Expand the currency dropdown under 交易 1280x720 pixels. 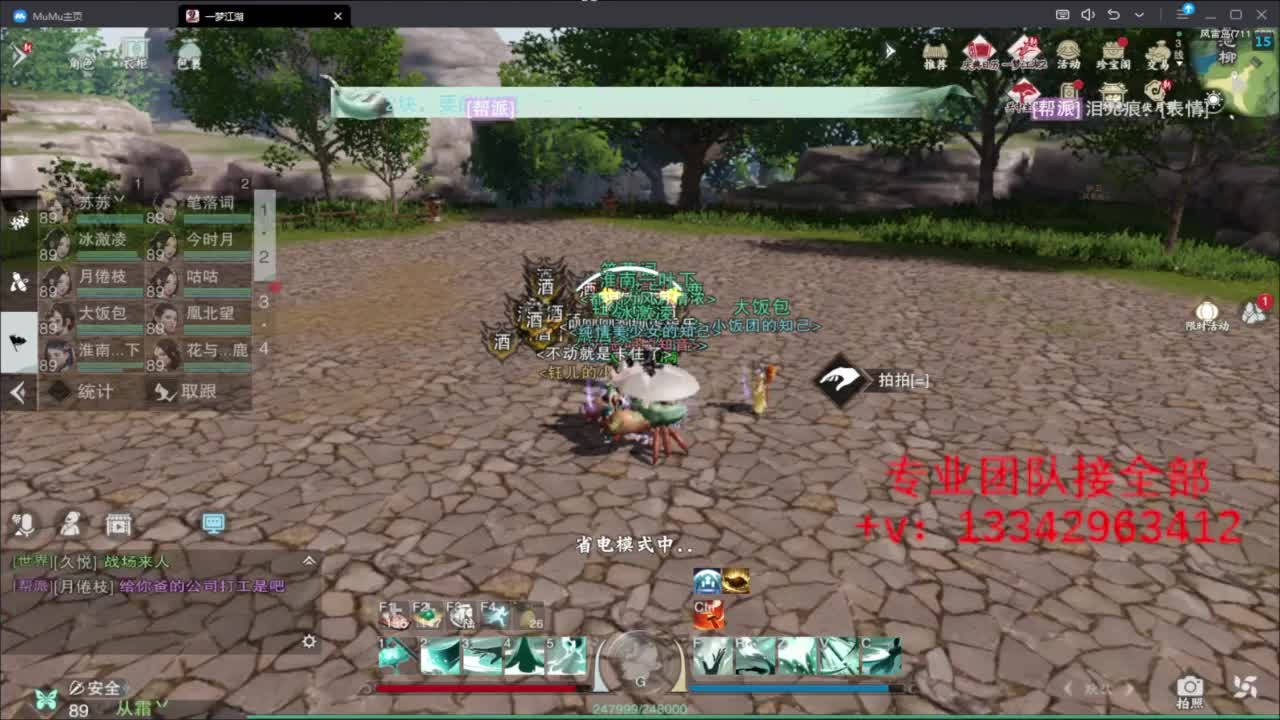tap(1178, 63)
